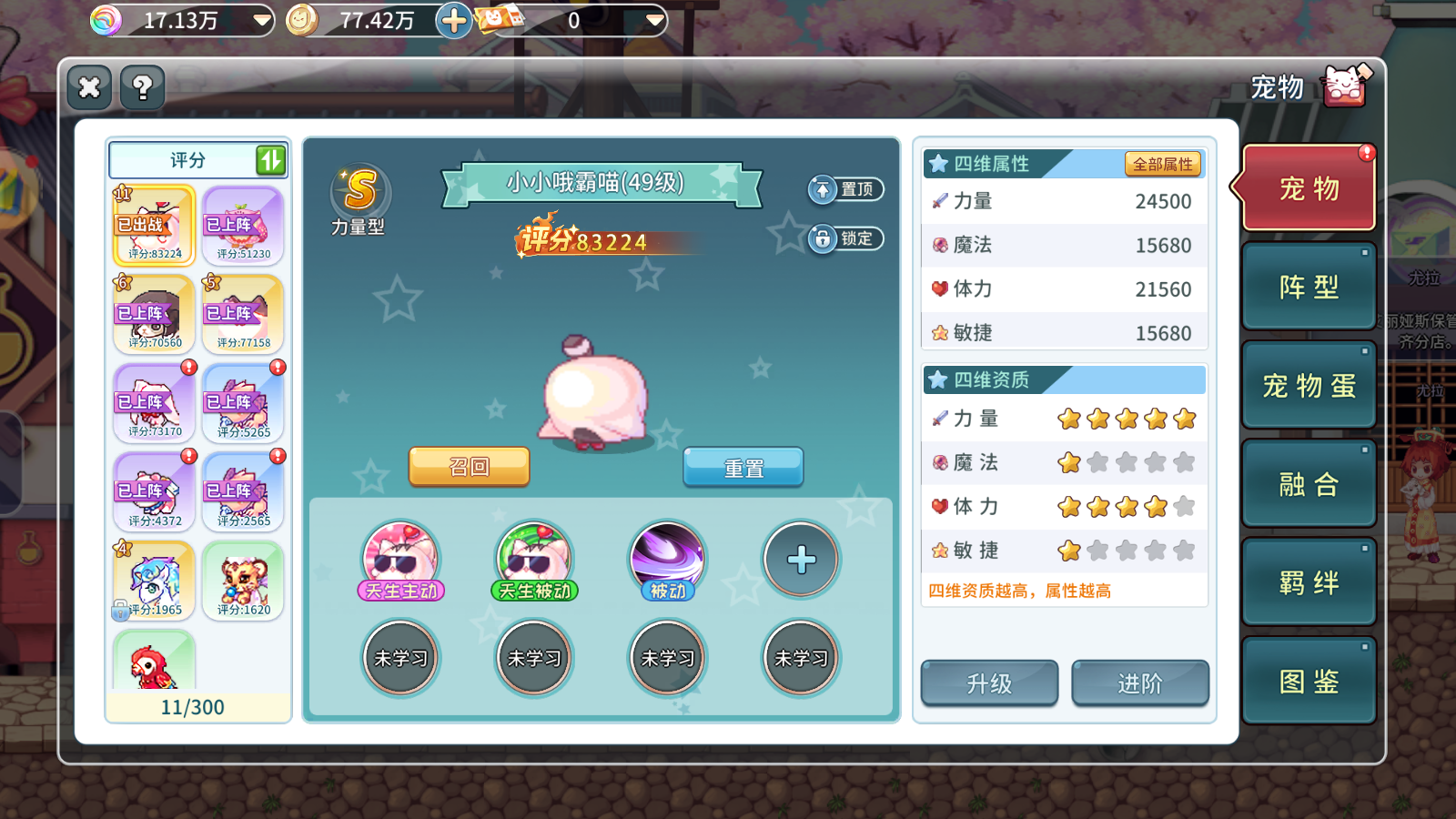Click the 召回 recall button
This screenshot has width=1456, height=819.
point(469,466)
